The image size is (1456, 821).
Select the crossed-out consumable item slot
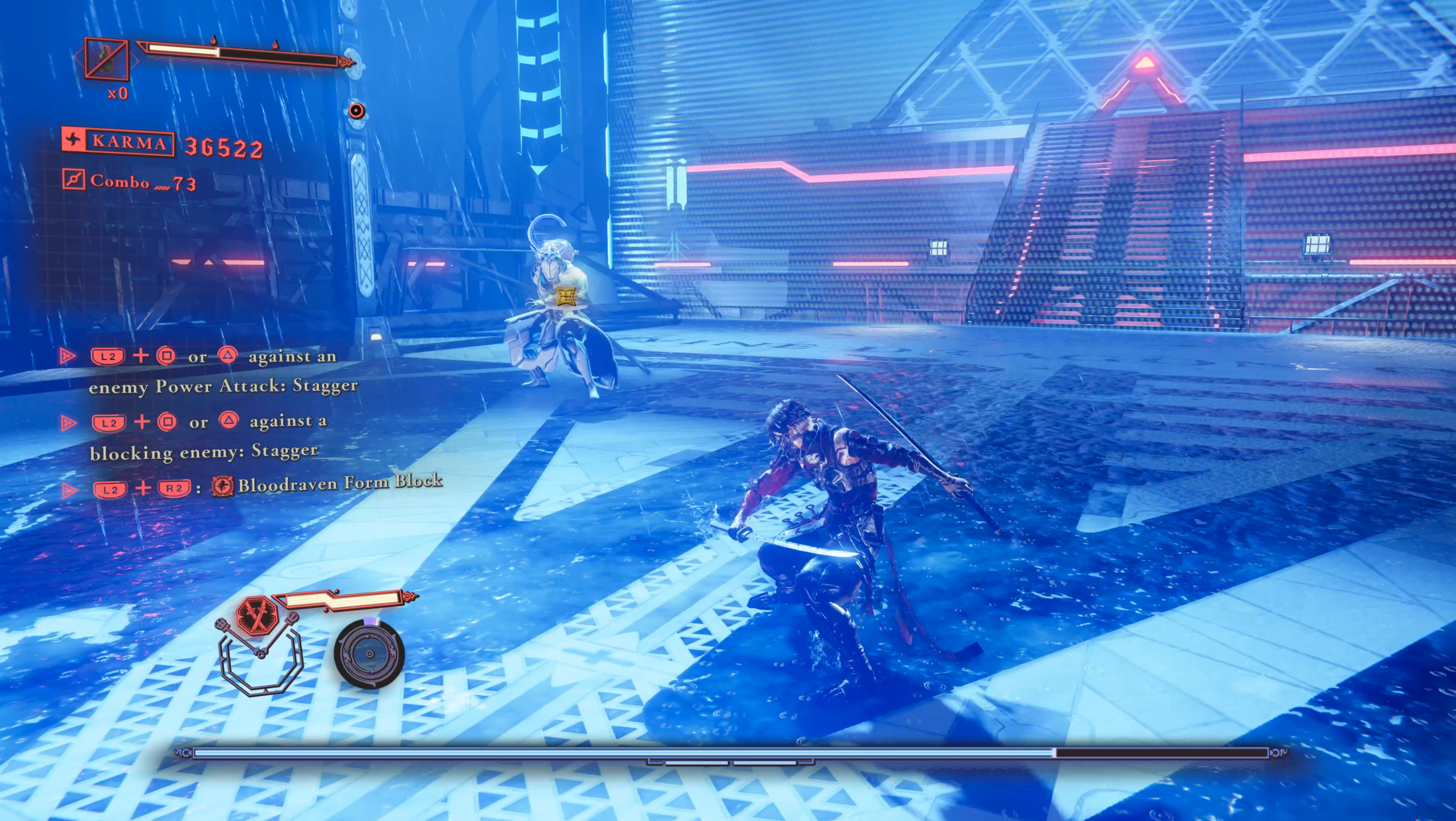point(106,58)
